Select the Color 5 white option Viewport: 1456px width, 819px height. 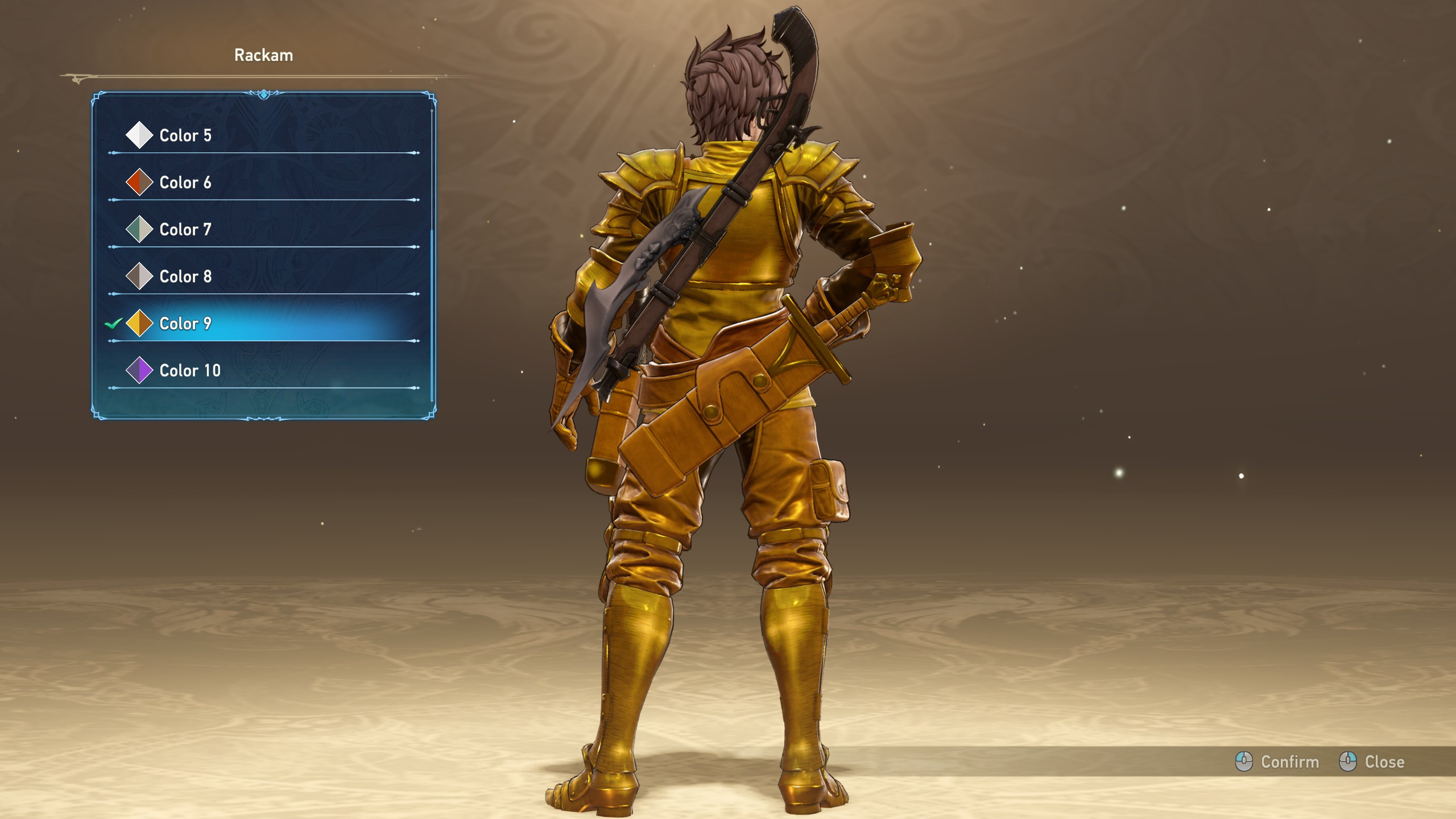coord(185,135)
